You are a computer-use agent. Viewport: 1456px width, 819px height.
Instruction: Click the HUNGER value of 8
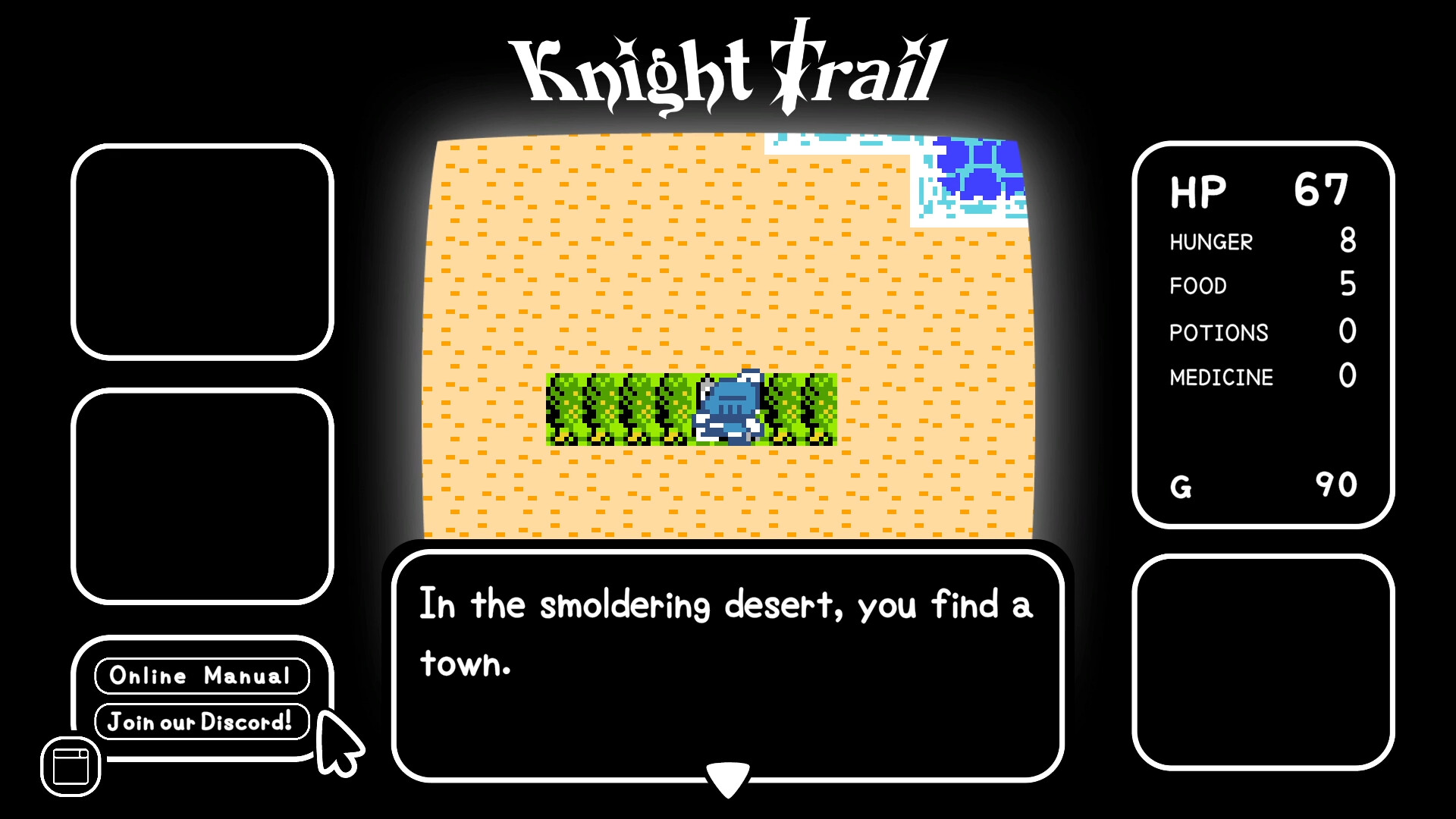click(1351, 241)
